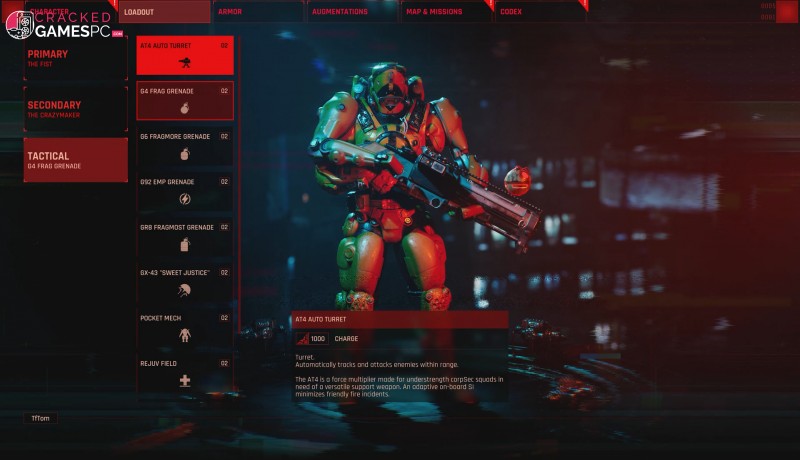Select the Tactical equipment slot
This screenshot has width=800, height=460.
[75, 160]
